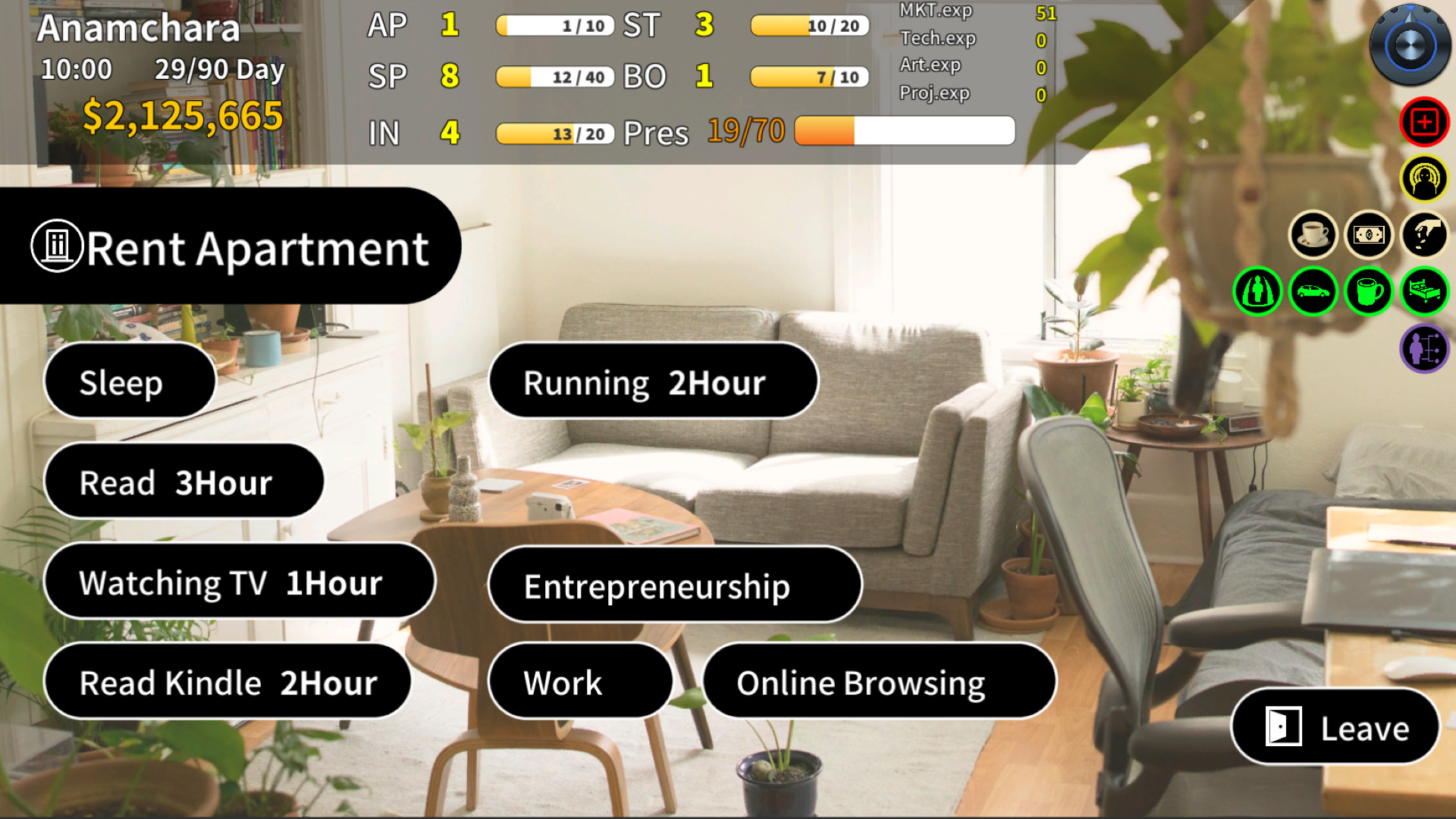The width and height of the screenshot is (1456, 819).
Task: Select the green standing person icon
Action: click(1258, 291)
